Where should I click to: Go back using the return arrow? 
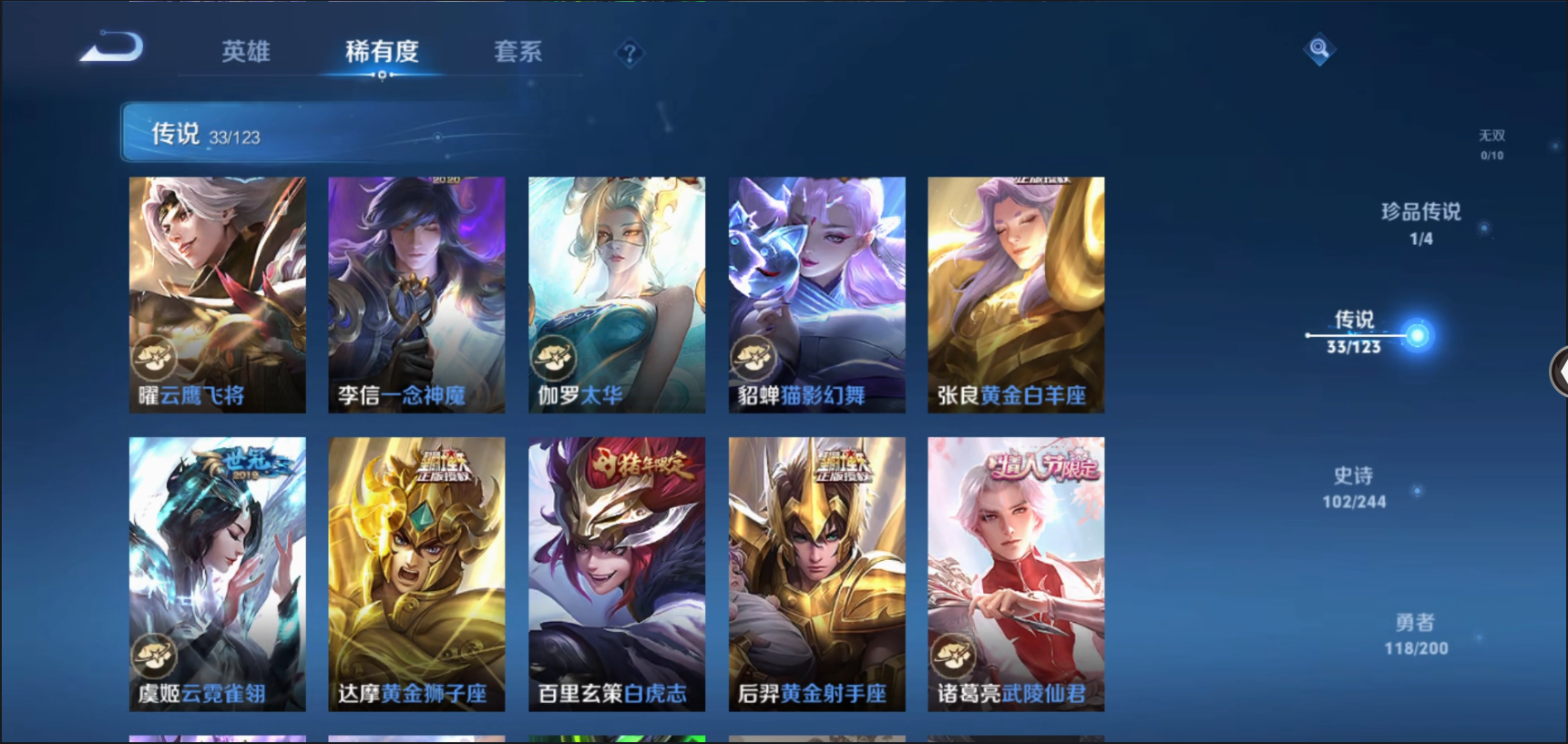pos(112,47)
